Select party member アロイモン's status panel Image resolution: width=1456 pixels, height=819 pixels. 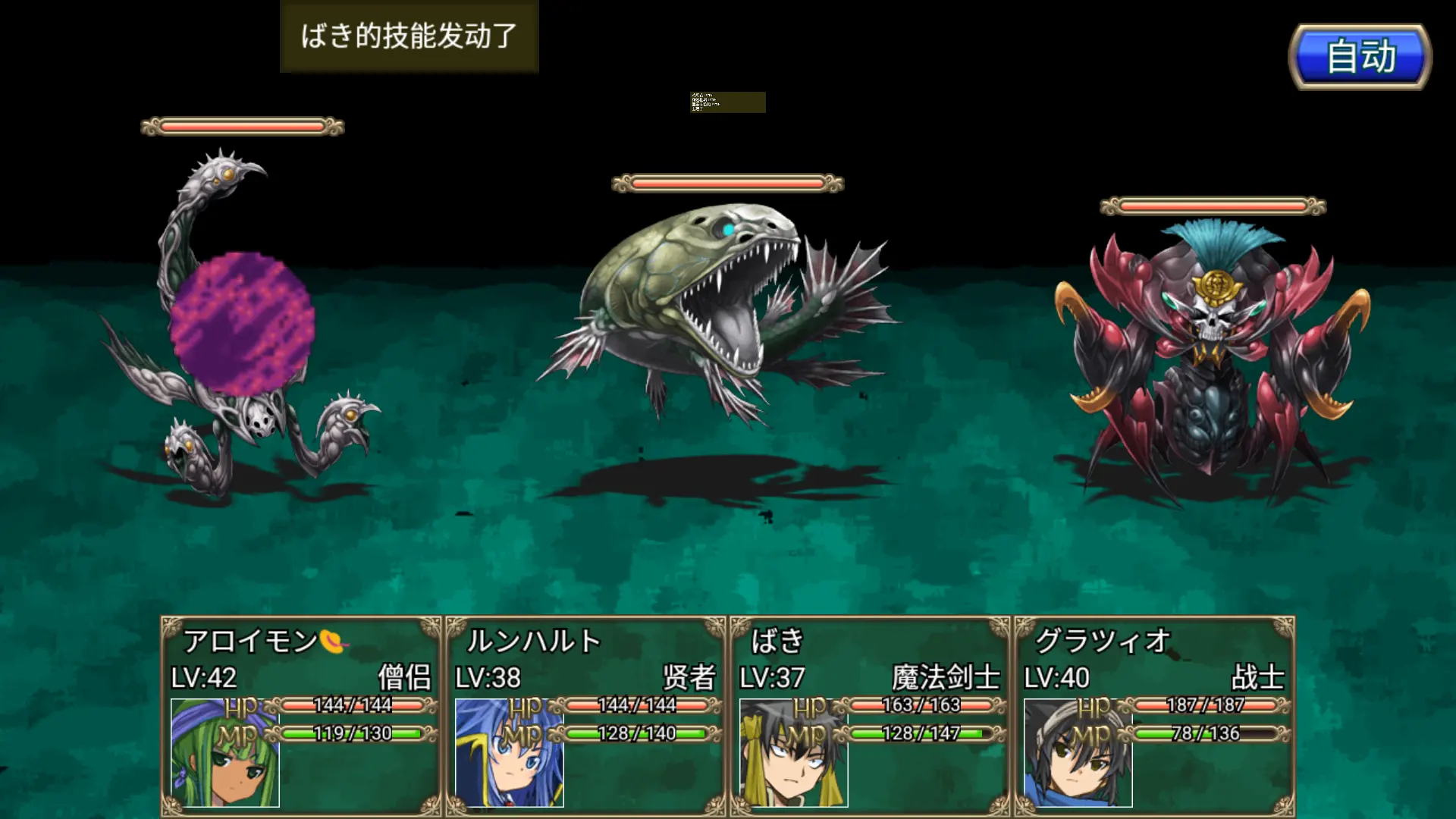click(x=301, y=716)
